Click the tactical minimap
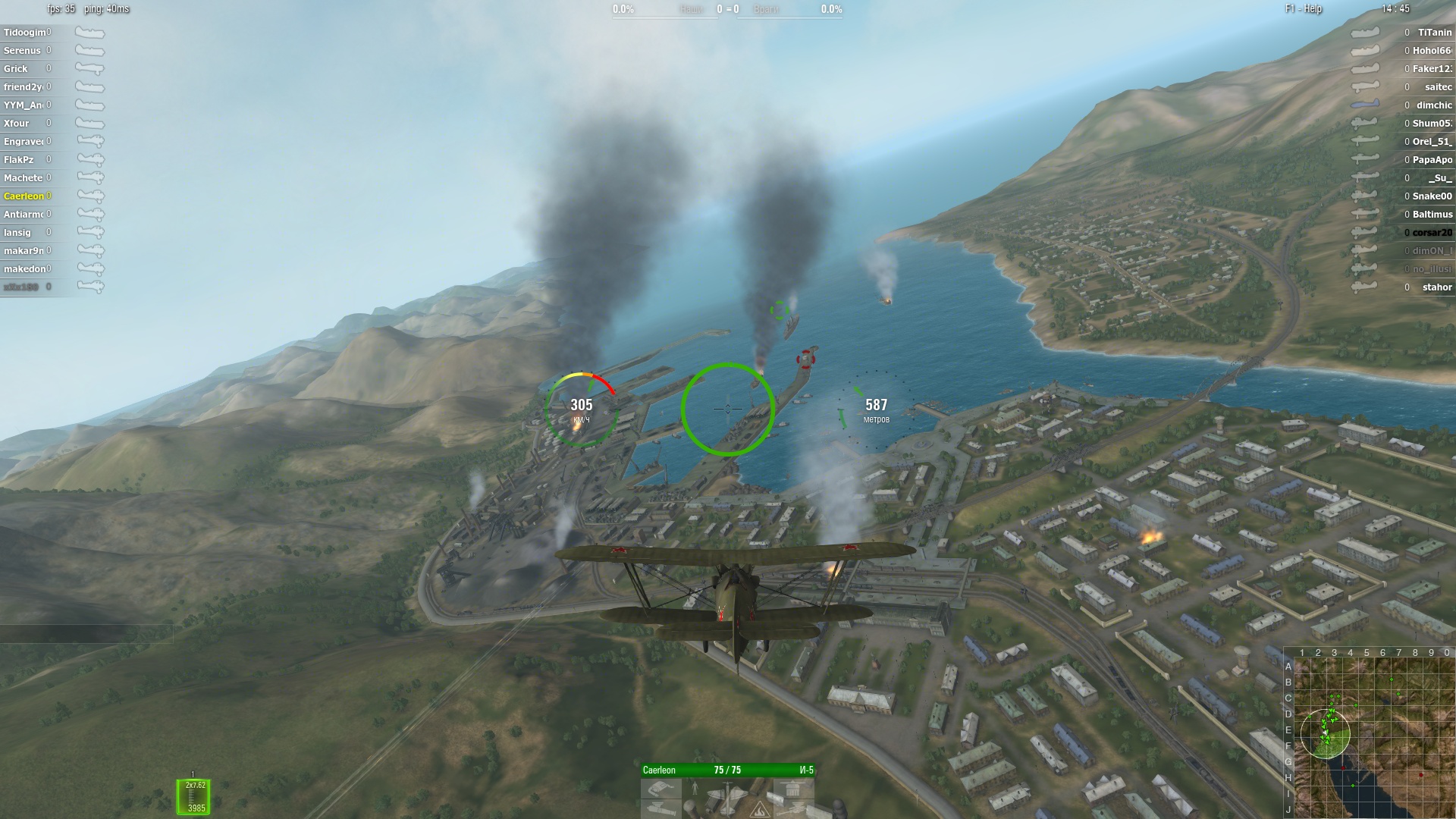This screenshot has width=1456, height=819. tap(1374, 736)
